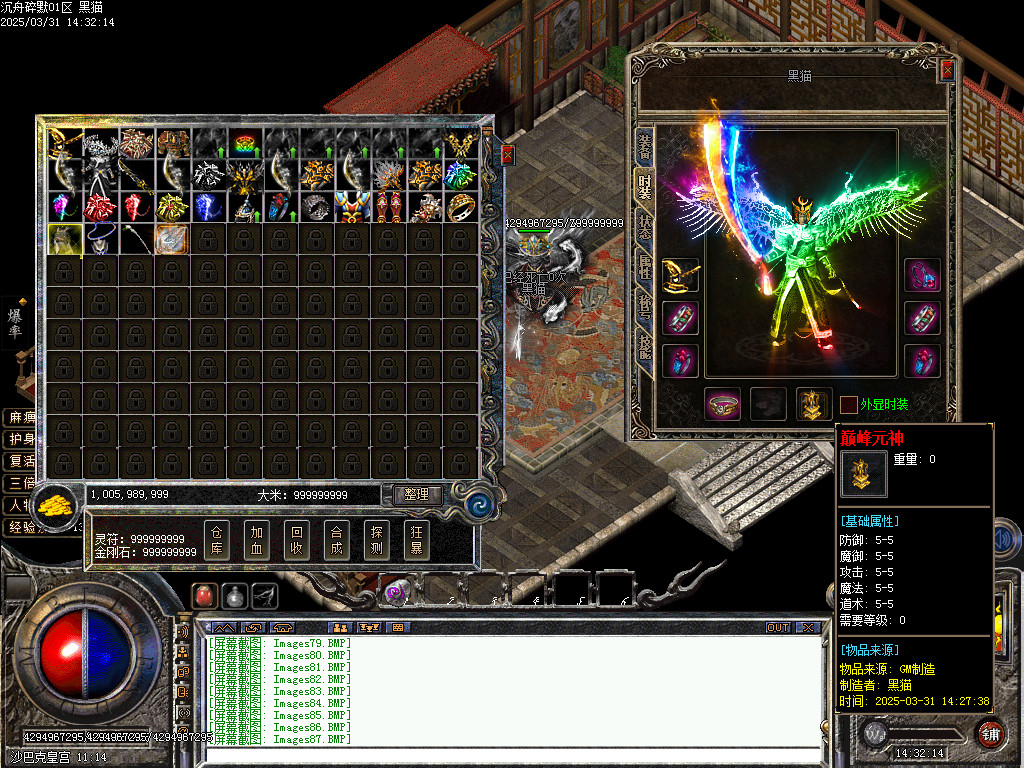Close the inventory bag window
The width and height of the screenshot is (1024, 768).
coord(506,154)
